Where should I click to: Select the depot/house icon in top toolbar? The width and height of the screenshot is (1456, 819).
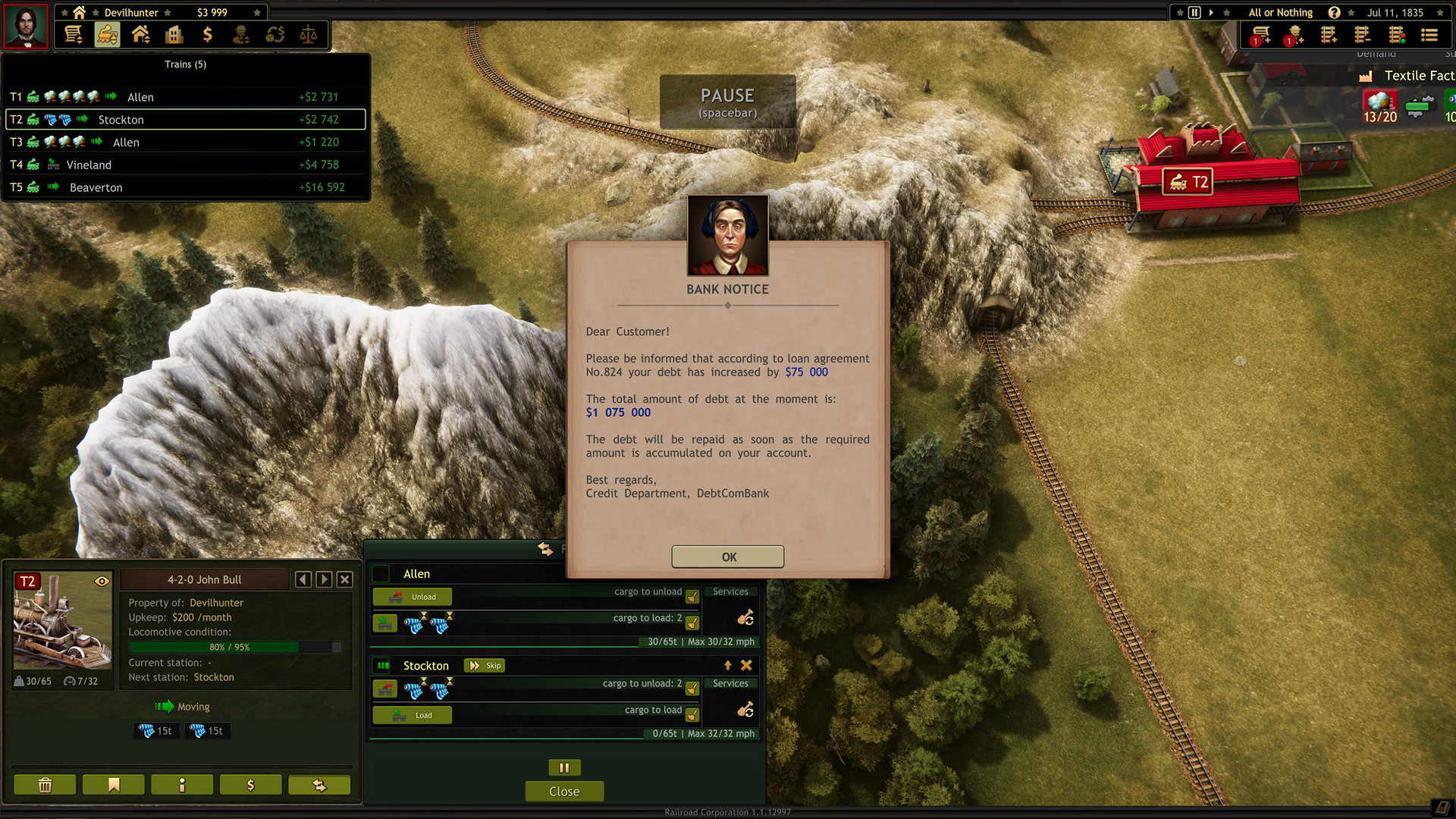coord(141,34)
